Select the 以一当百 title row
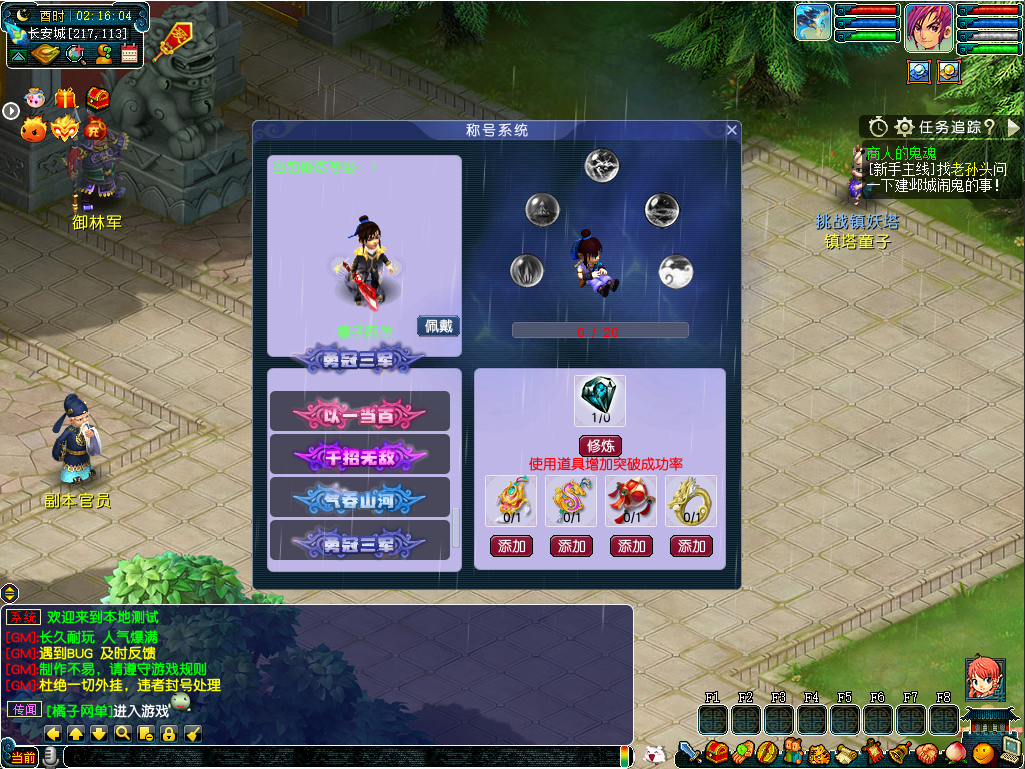This screenshot has width=1025, height=769. click(360, 412)
